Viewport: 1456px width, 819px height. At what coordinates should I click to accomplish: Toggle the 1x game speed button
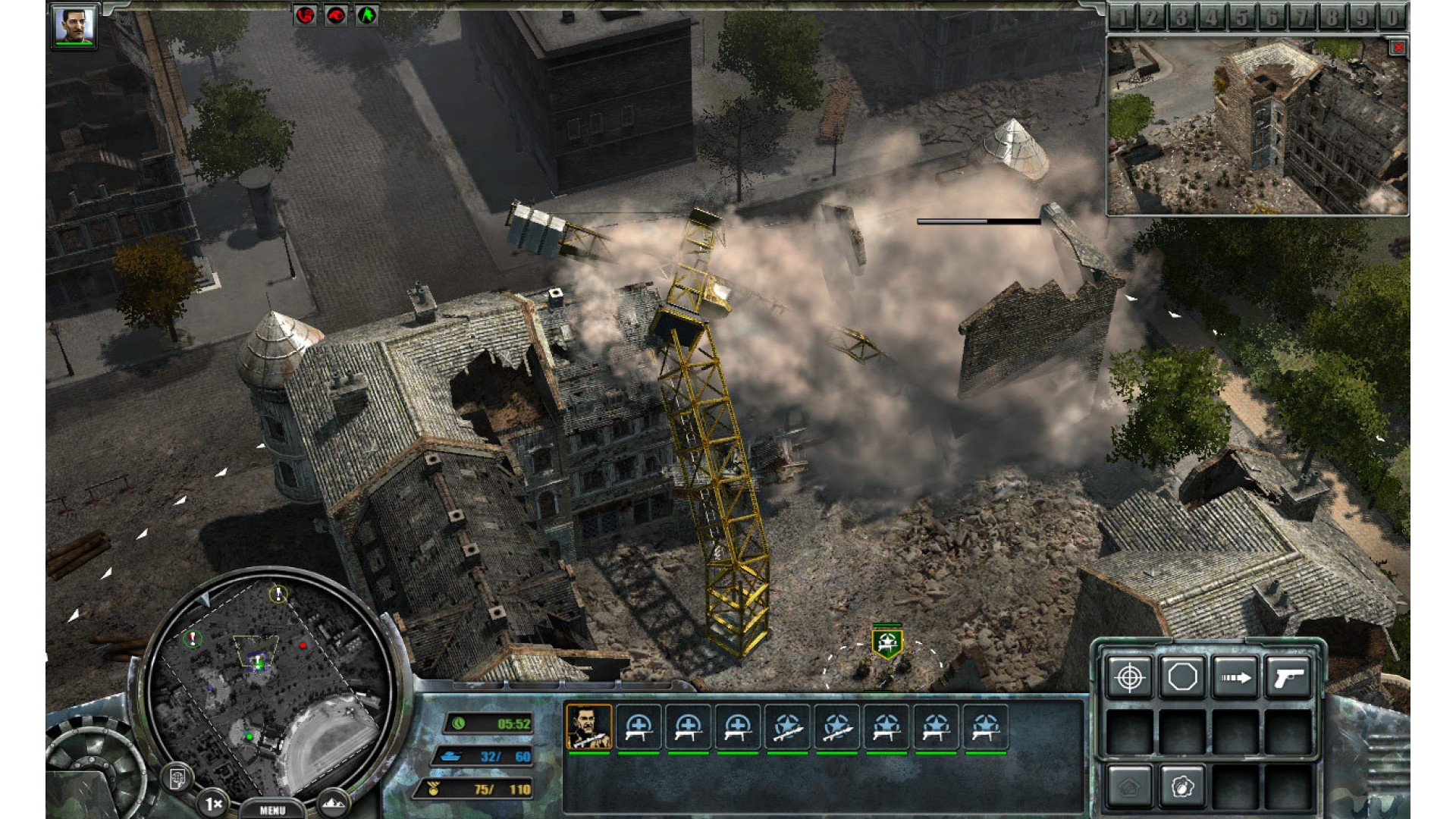(214, 802)
